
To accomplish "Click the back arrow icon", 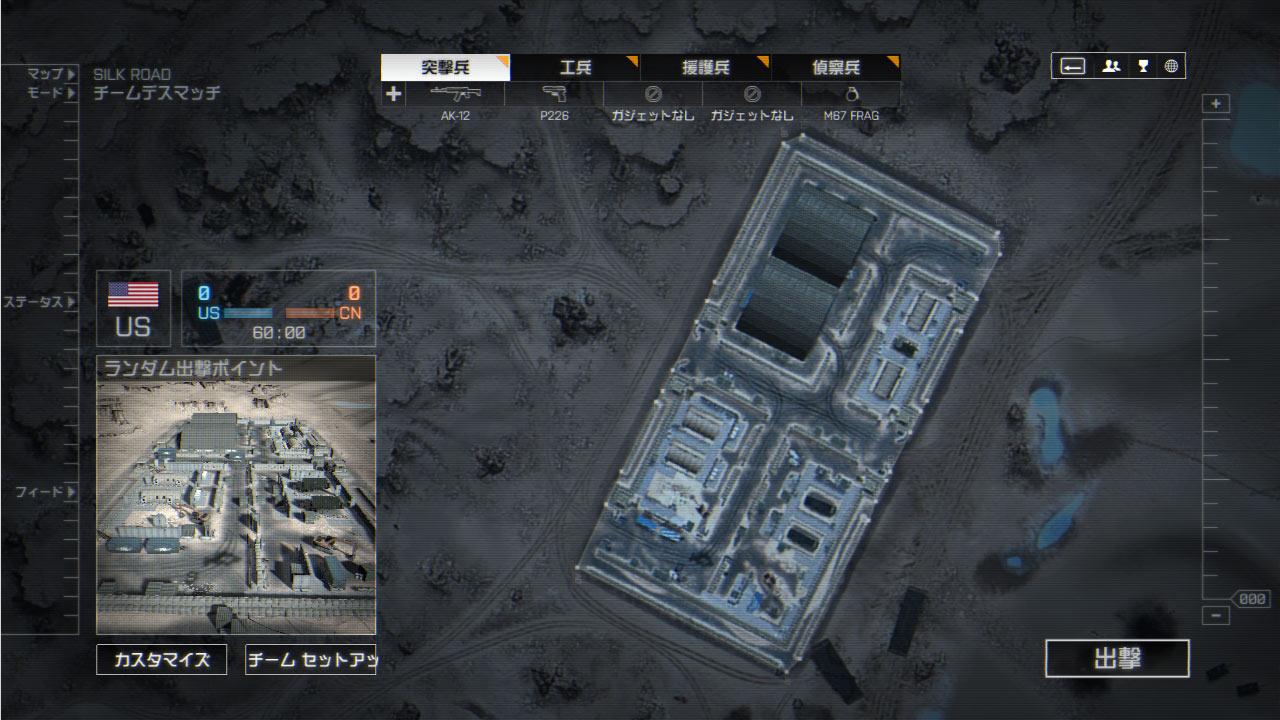I will click(1073, 67).
